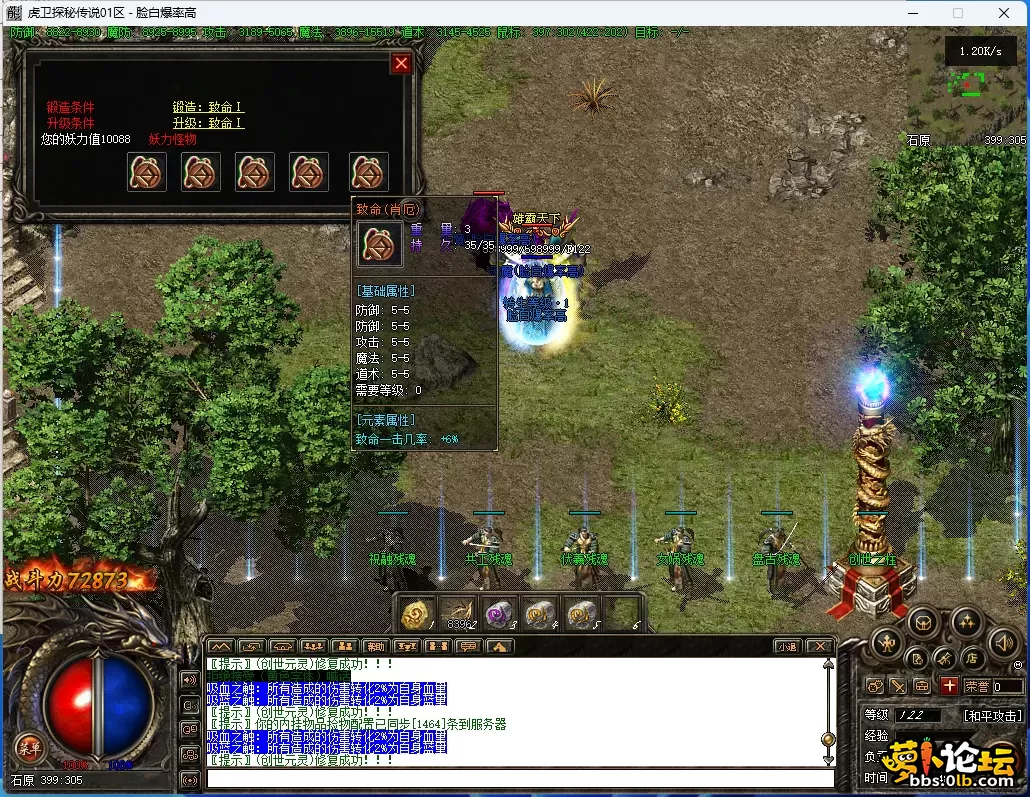Click the 升级: 致命 I upgrade link
Viewport: 1030px width, 797px height.
pos(208,123)
